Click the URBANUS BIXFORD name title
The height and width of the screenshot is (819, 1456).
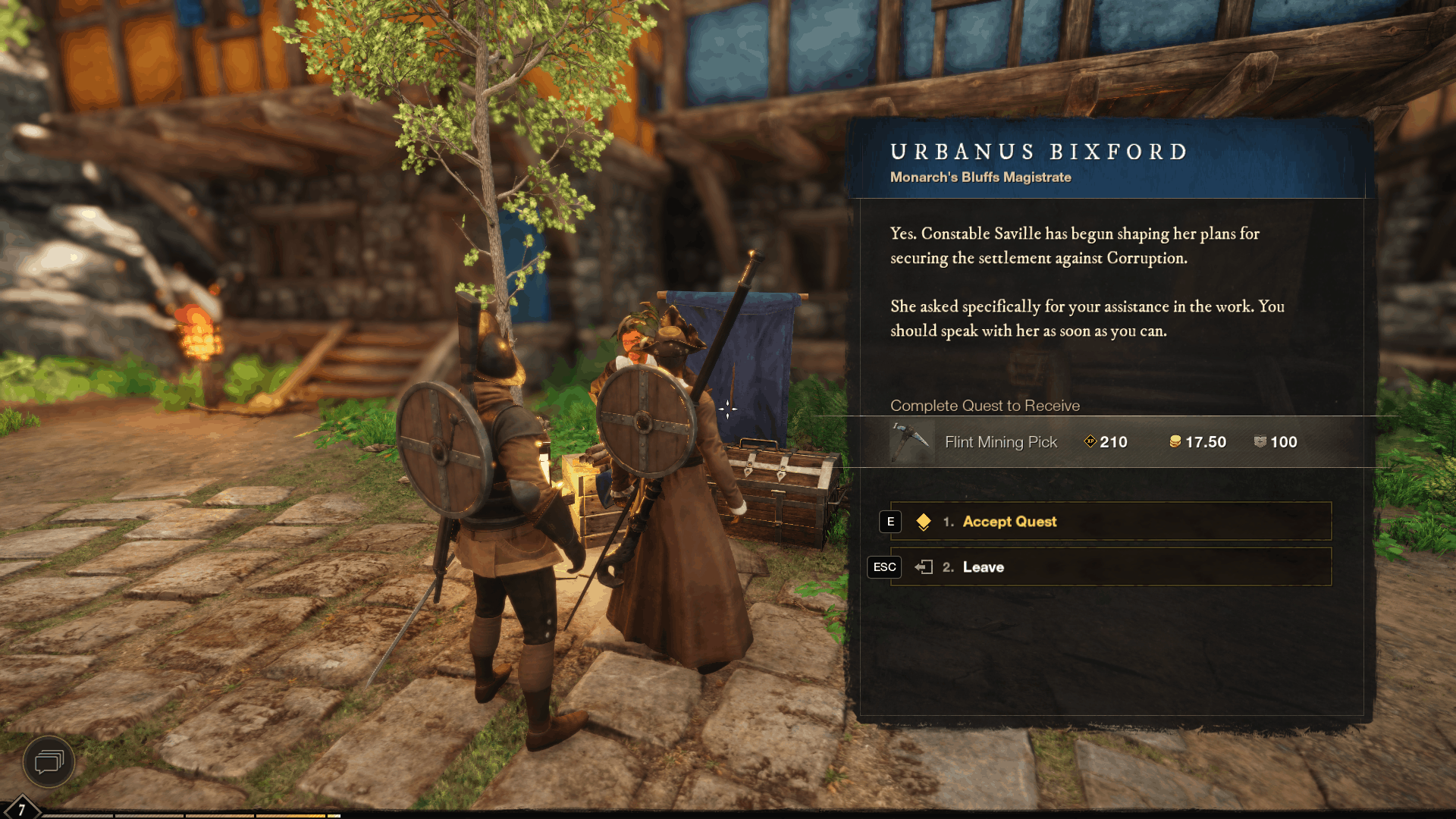tap(1038, 151)
